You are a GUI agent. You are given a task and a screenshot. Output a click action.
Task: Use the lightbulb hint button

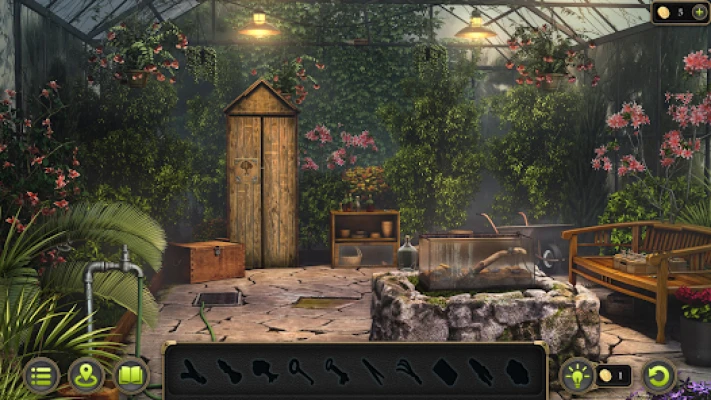(x=577, y=375)
